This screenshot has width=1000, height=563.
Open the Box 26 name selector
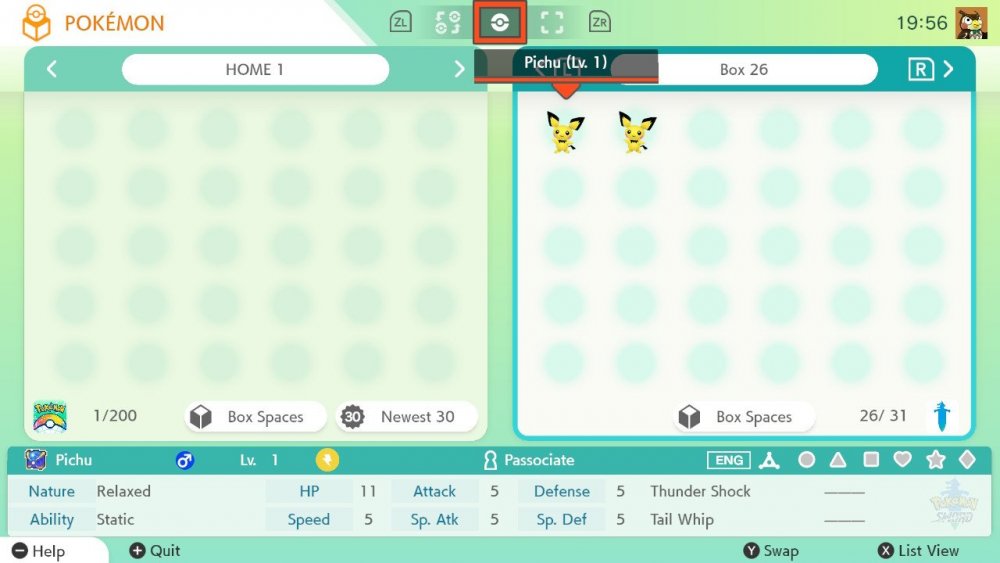point(745,69)
